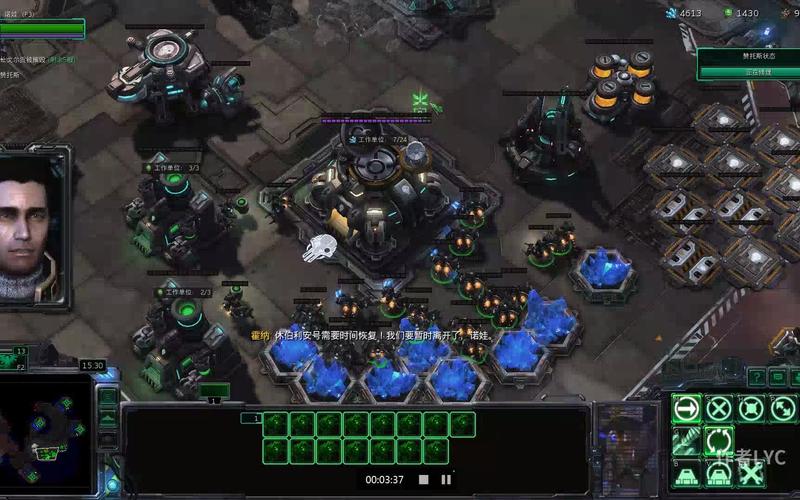The image size is (800, 500).
Task: Click the green status button in objective panel
Action: pyautogui.click(x=748, y=72)
